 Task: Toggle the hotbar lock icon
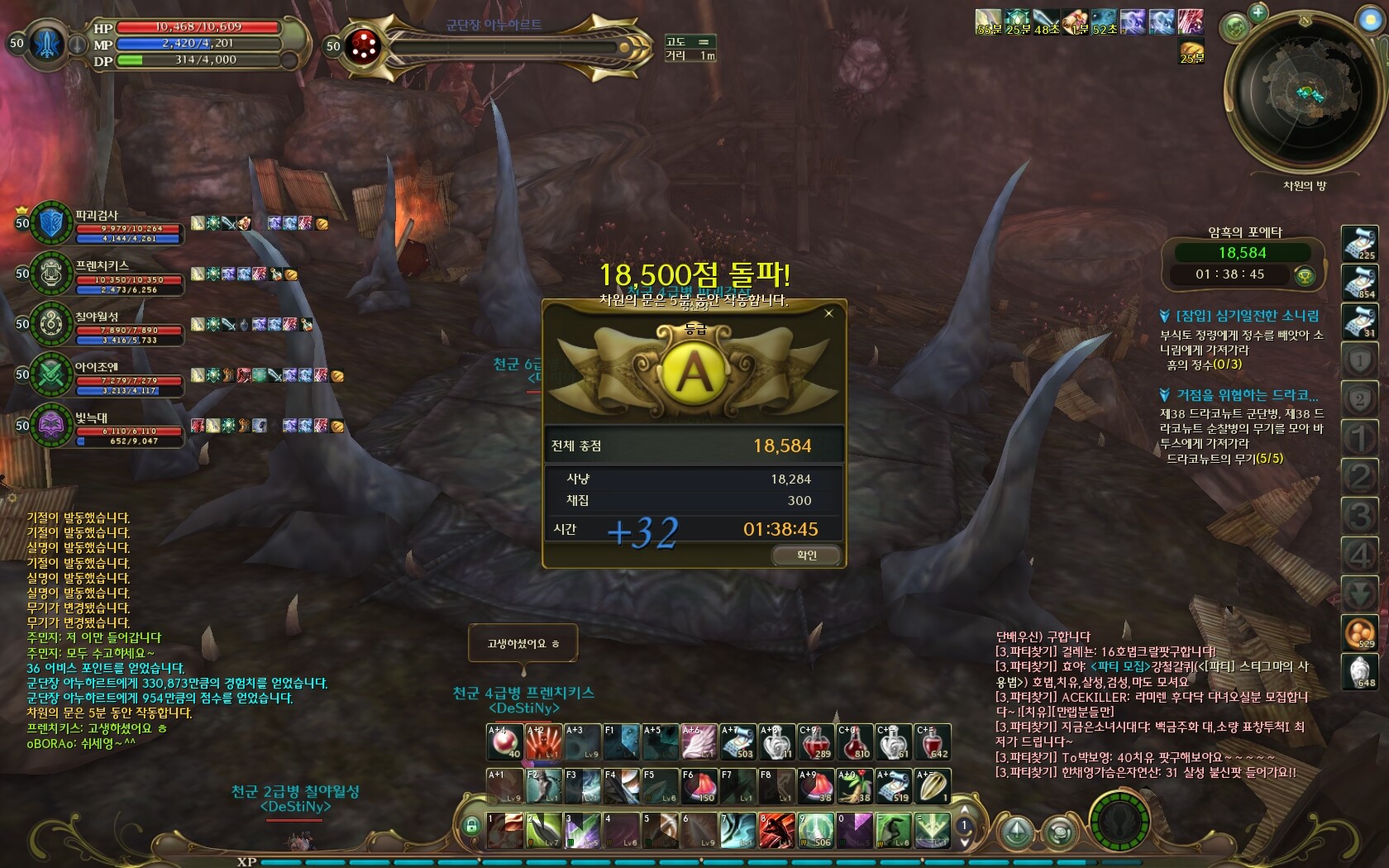pyautogui.click(x=471, y=825)
